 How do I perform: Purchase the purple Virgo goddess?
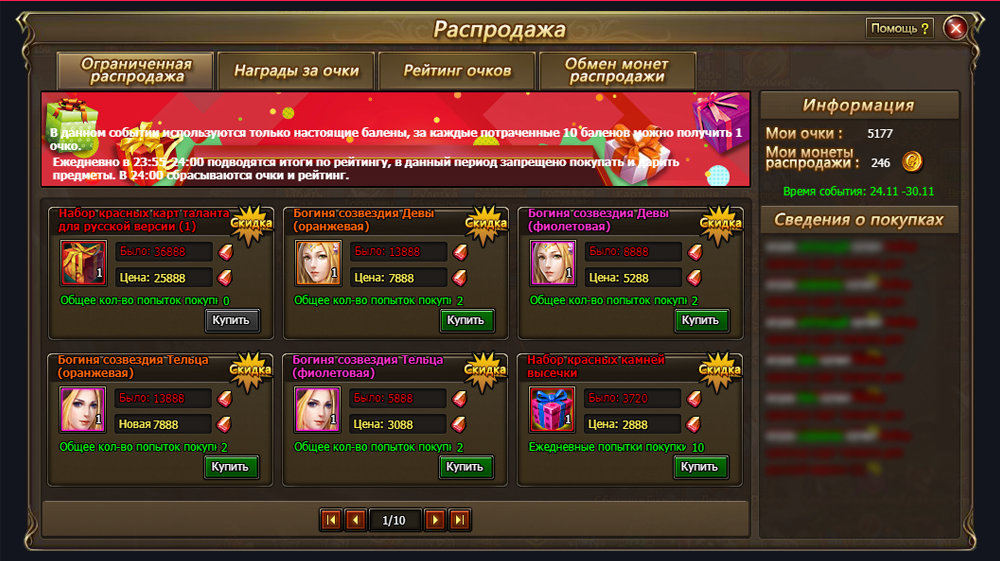click(701, 320)
